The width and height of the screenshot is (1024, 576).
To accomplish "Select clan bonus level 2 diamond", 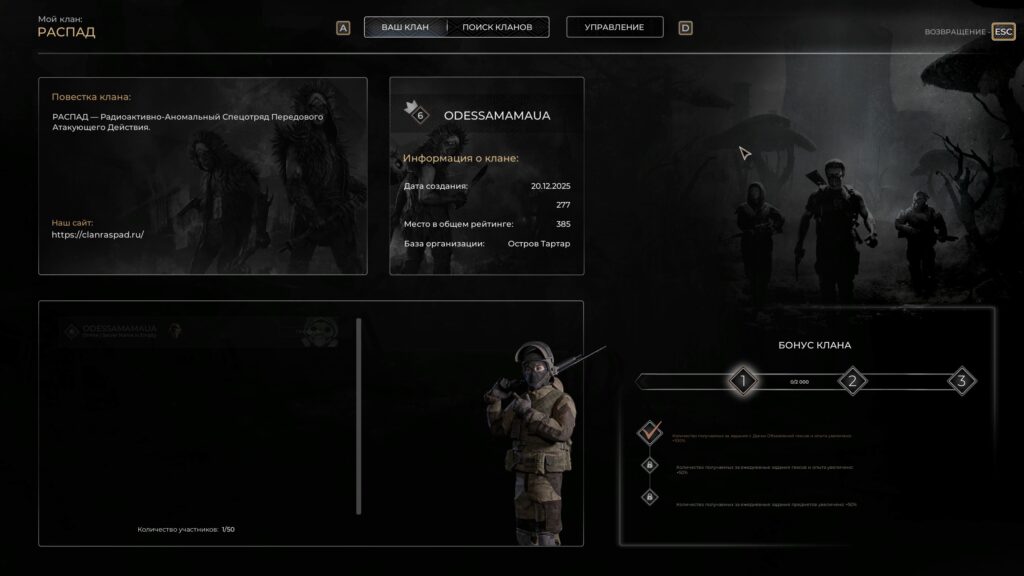I will click(x=852, y=381).
